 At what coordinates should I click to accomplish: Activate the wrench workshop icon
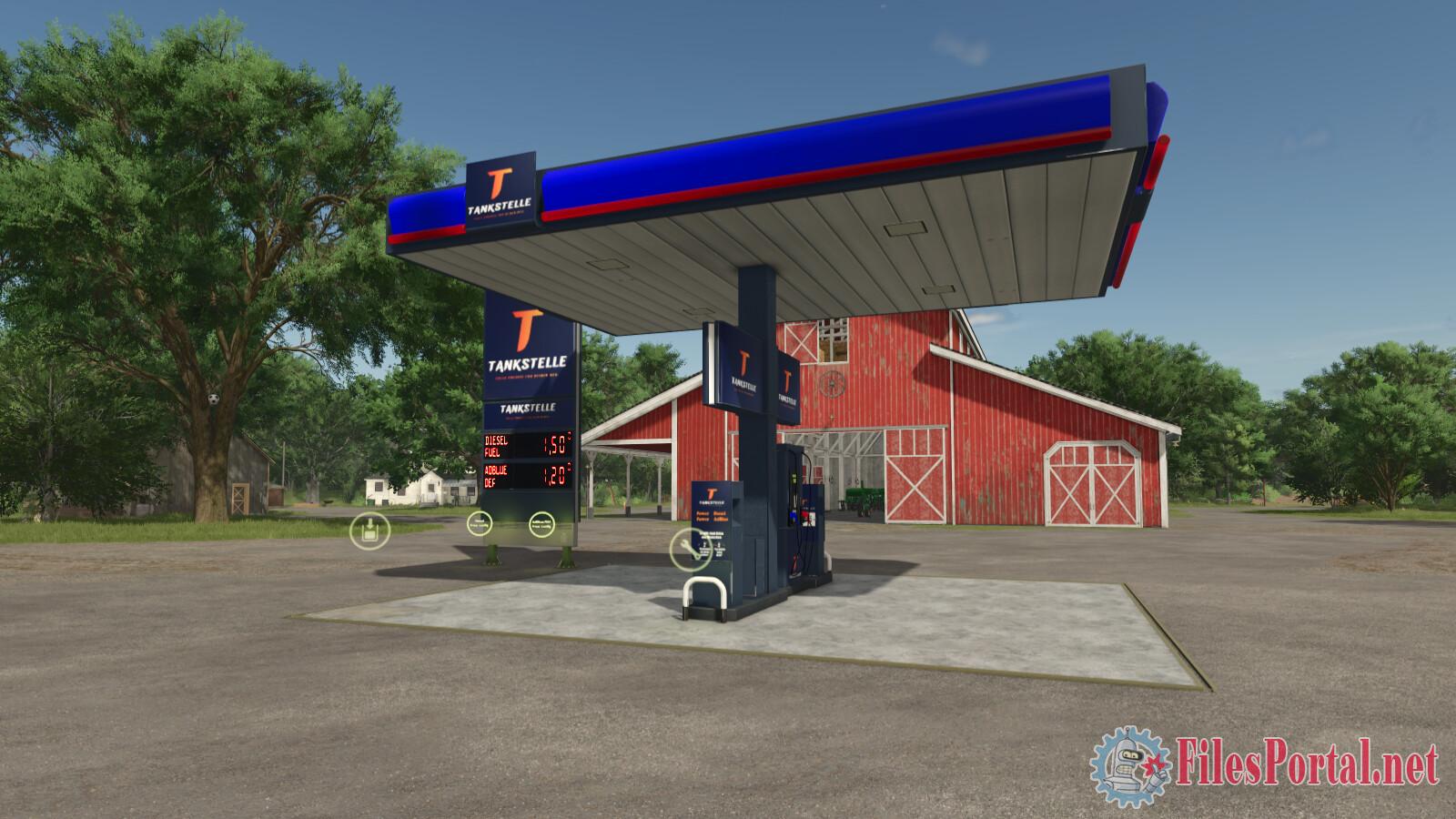pos(688,549)
